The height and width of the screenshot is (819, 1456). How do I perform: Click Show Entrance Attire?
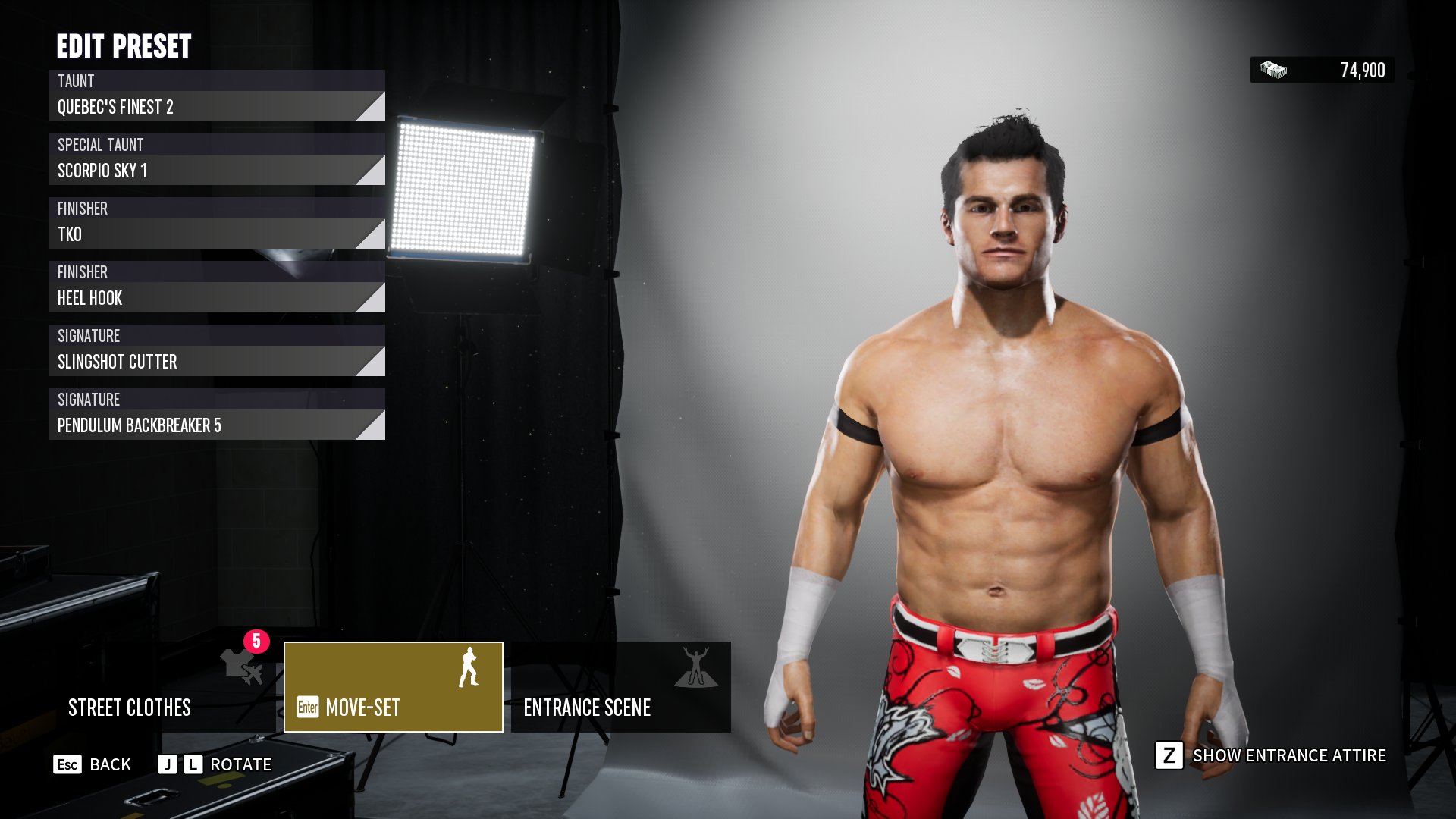(1289, 755)
